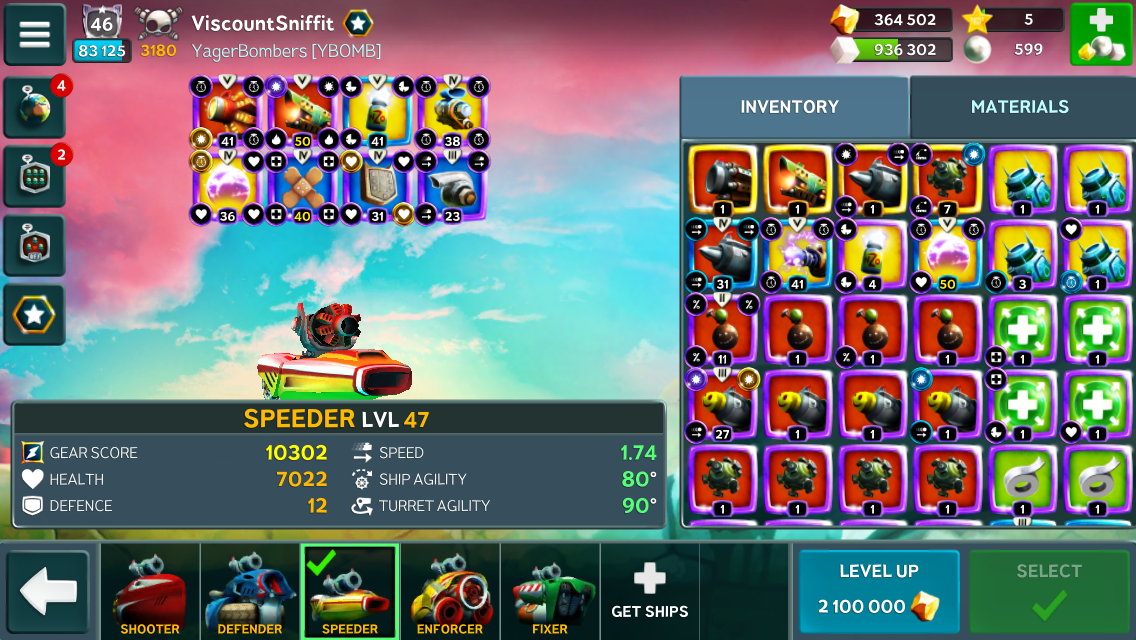The height and width of the screenshot is (640, 1136).
Task: Pick the Enforcer ship
Action: click(450, 592)
